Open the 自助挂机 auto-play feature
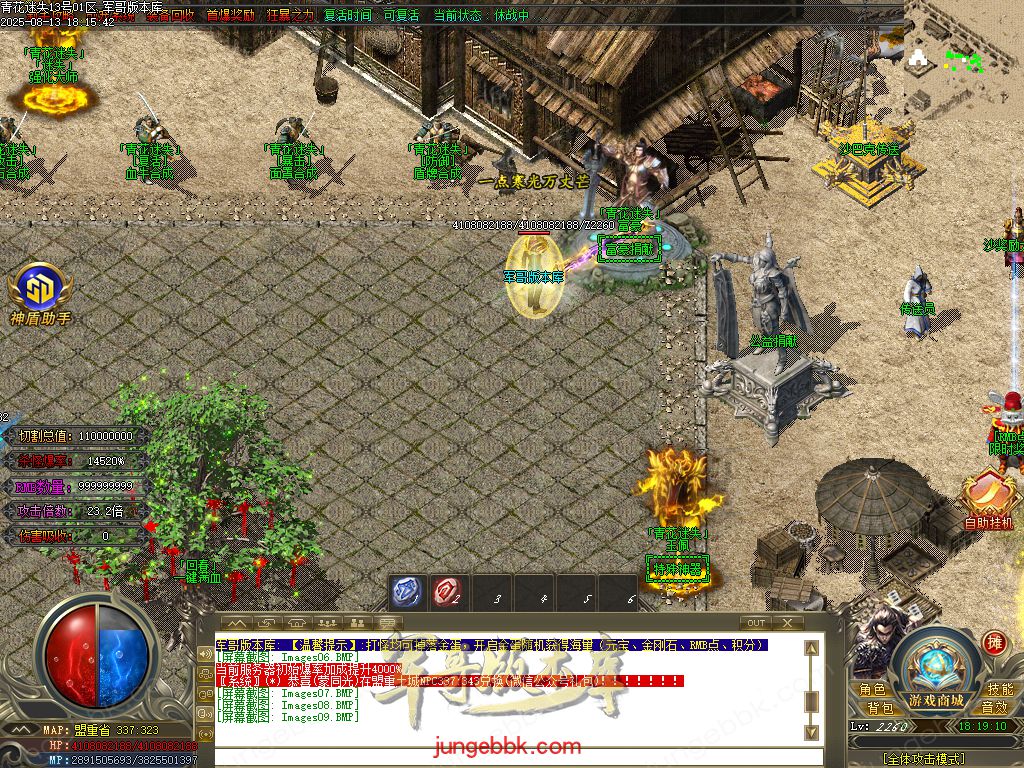Screen dimensions: 1024x768 coord(987,500)
